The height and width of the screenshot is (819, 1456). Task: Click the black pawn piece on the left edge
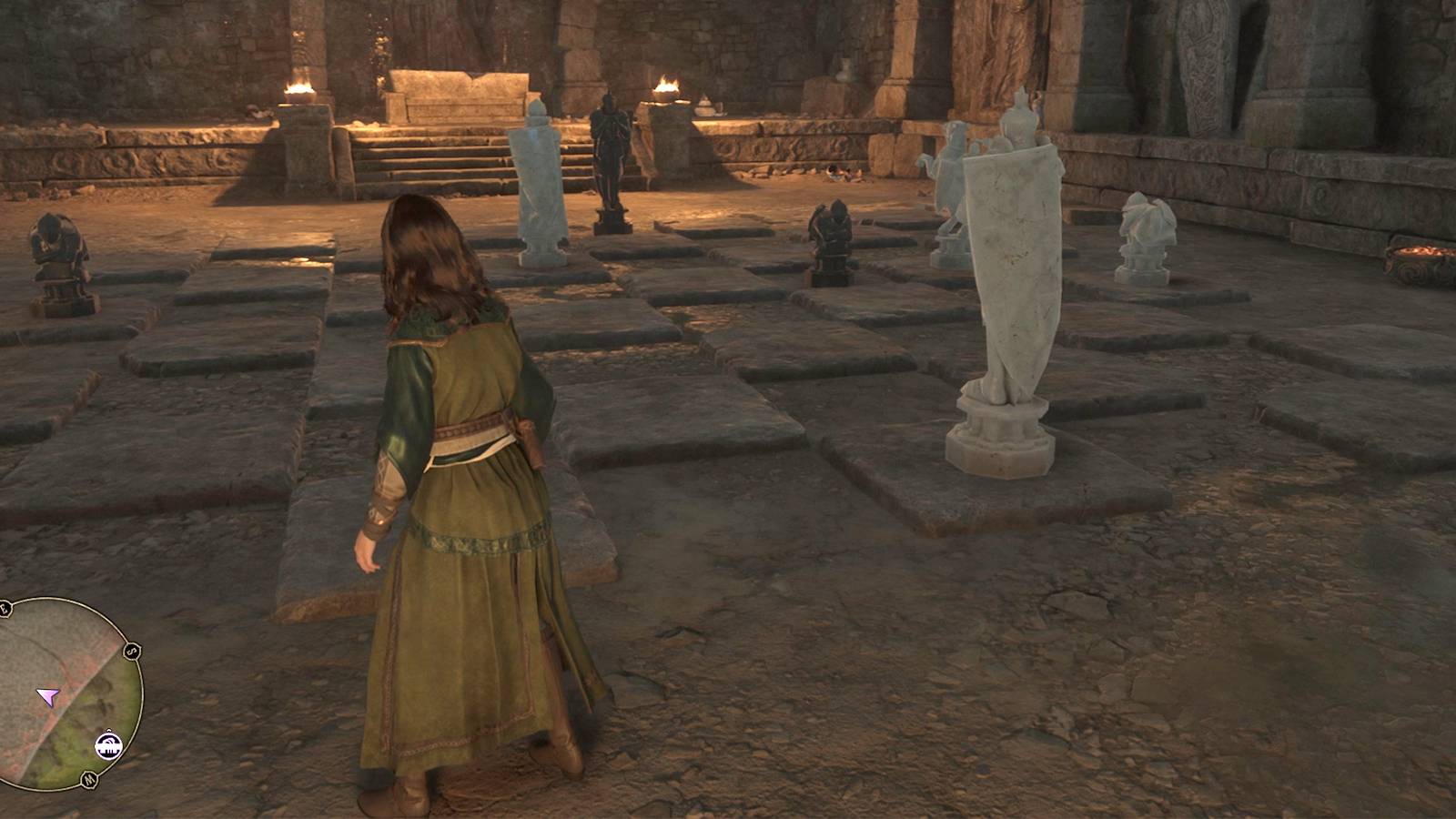[55, 255]
